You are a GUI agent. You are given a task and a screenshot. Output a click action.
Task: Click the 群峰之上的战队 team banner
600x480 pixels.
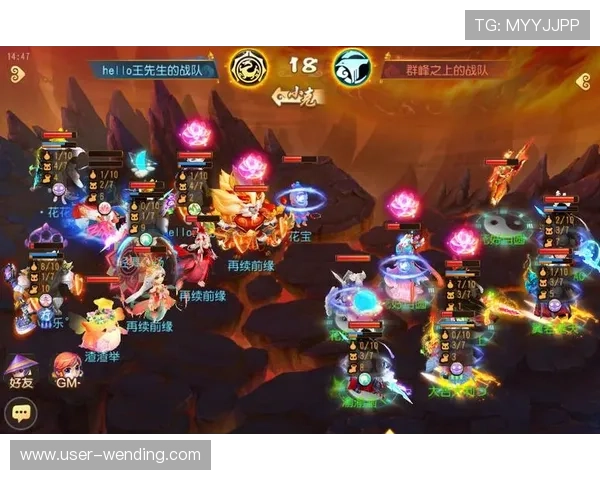coord(444,70)
